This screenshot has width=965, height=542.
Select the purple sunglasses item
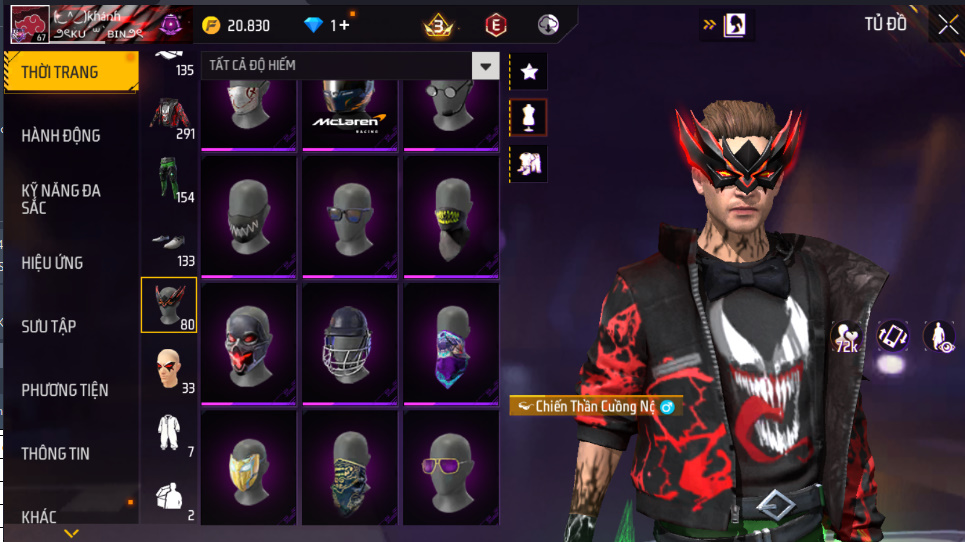pyautogui.click(x=451, y=466)
